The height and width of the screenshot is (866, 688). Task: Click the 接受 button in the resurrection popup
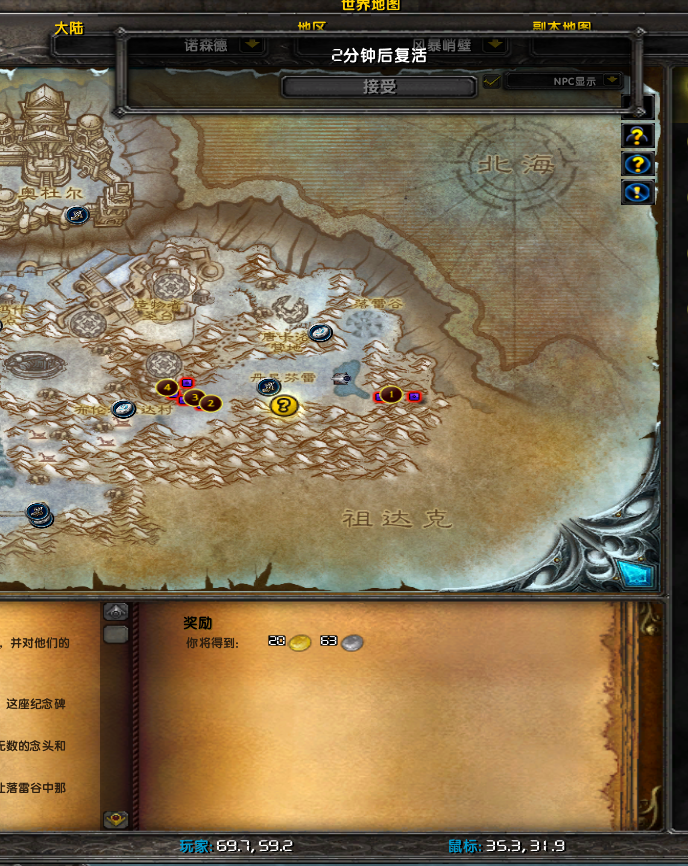click(x=379, y=87)
